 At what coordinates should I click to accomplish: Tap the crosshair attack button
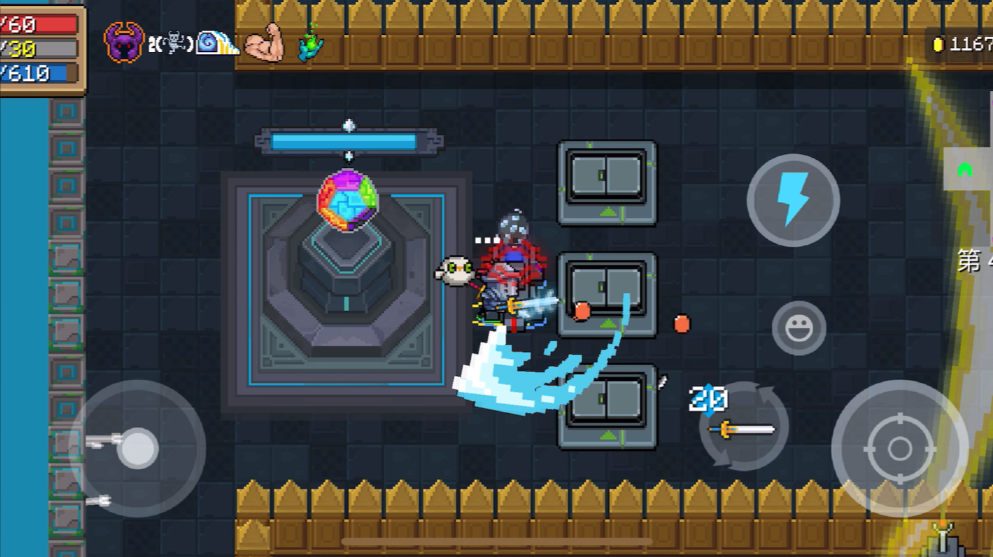pyautogui.click(x=899, y=447)
